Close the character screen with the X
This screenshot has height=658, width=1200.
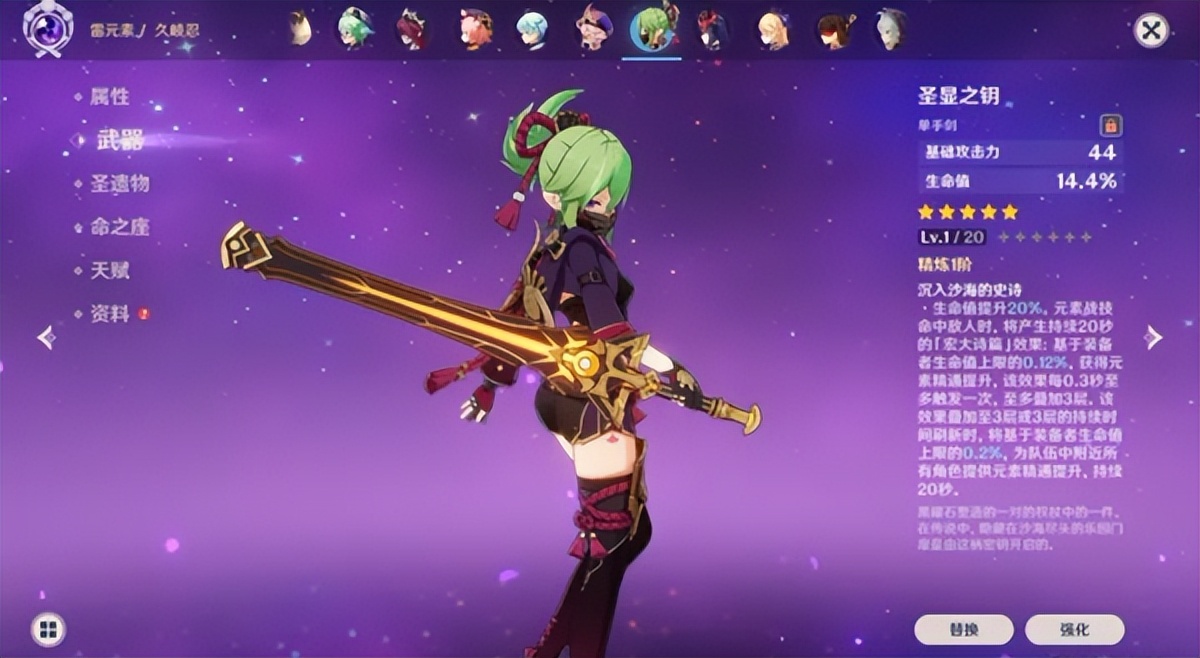(1151, 30)
